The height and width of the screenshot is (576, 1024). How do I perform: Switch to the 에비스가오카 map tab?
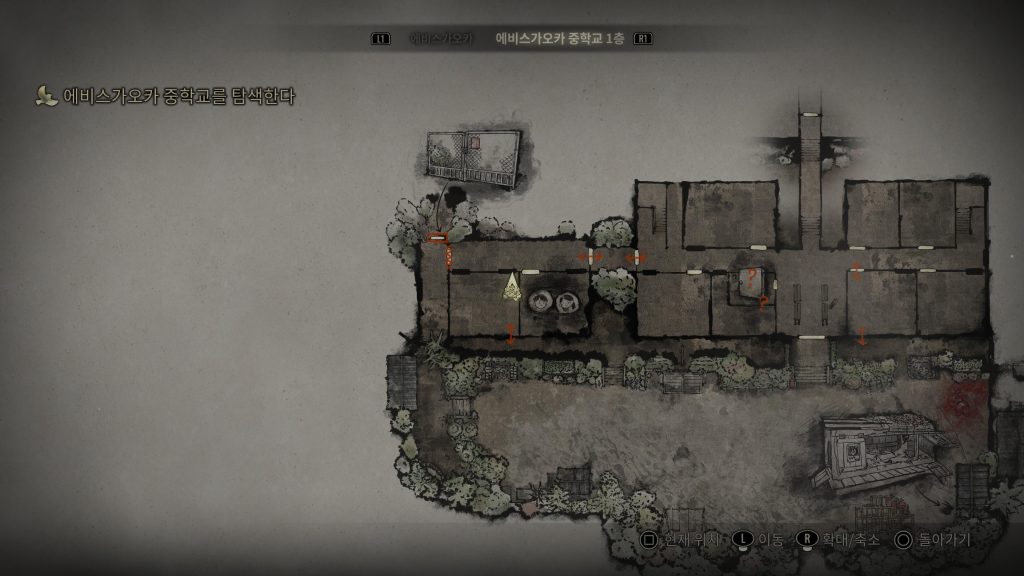tap(433, 39)
